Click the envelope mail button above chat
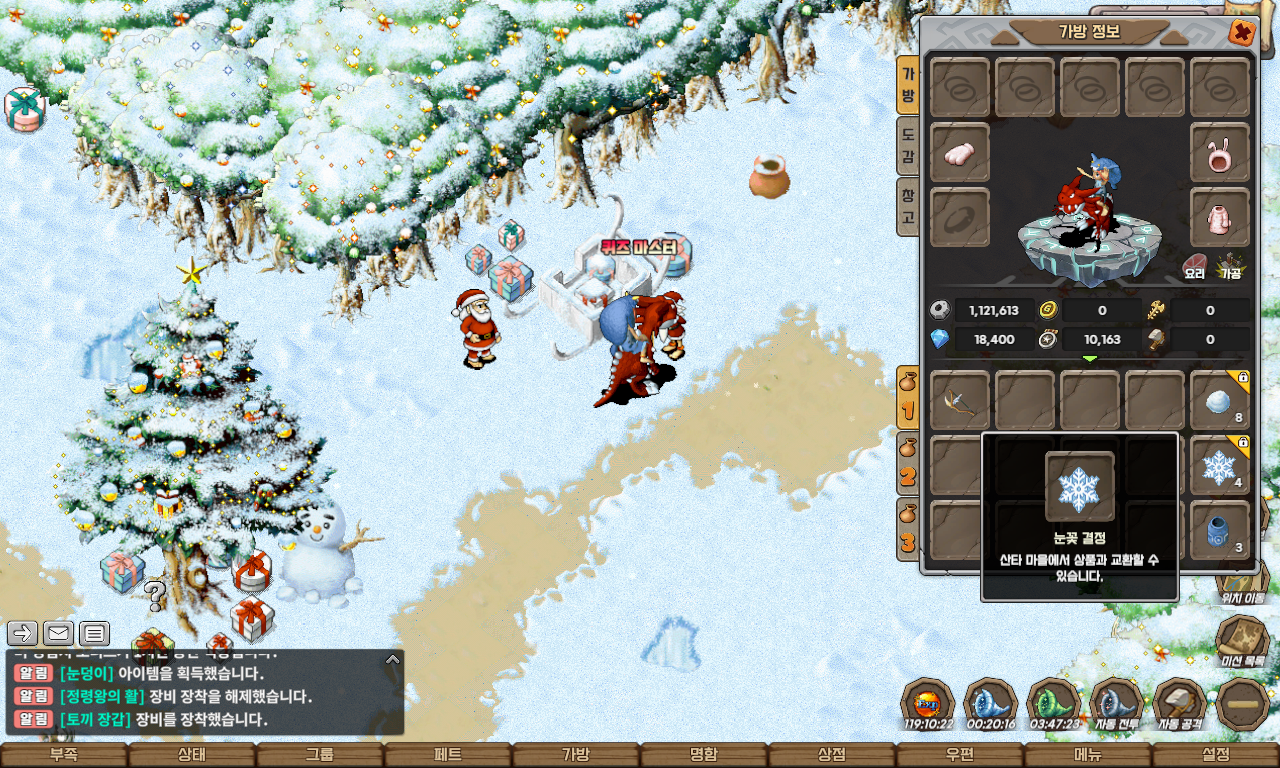The image size is (1280, 768). [59, 633]
